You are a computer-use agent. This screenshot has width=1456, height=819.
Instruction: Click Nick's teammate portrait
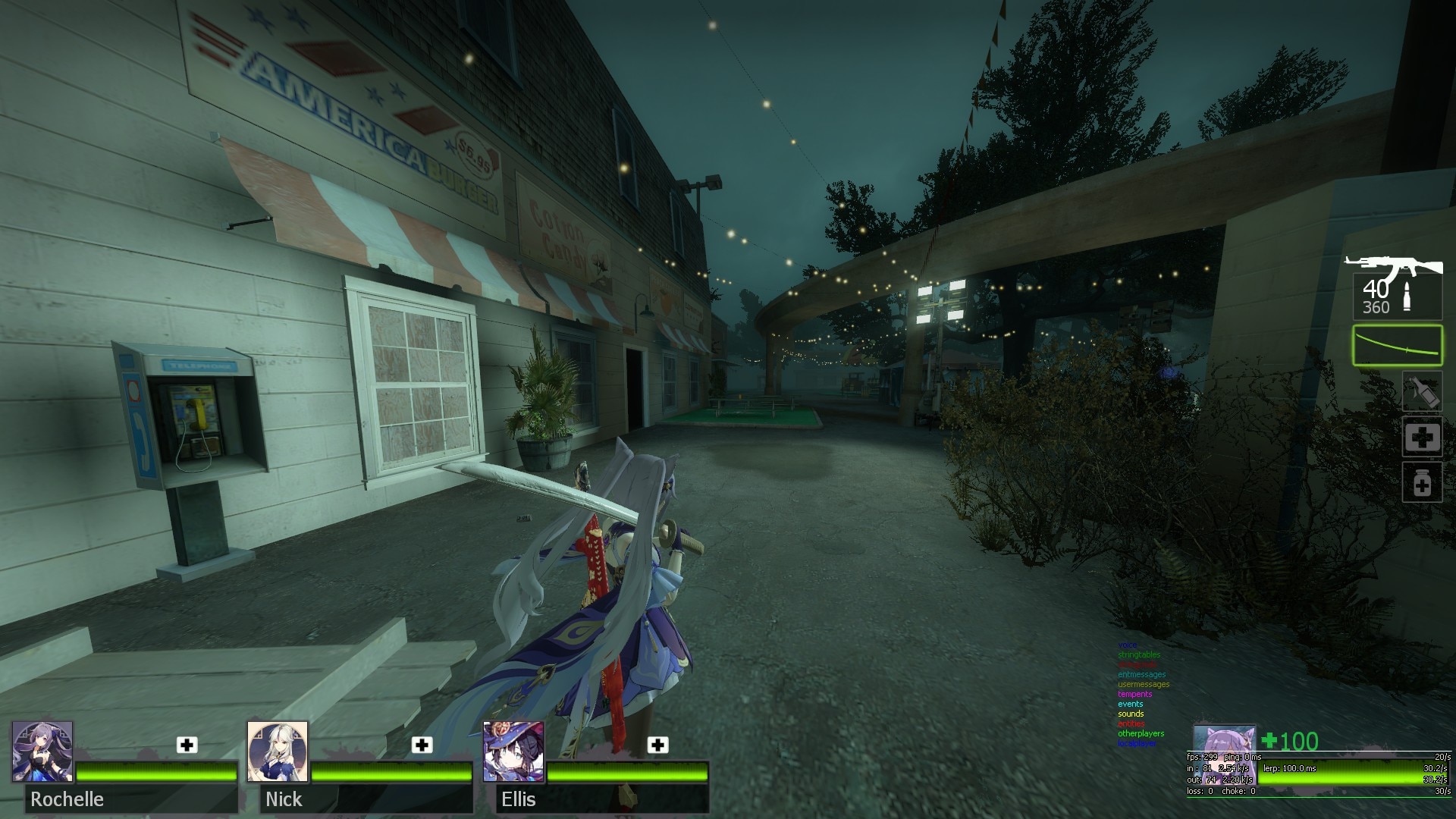click(x=278, y=752)
